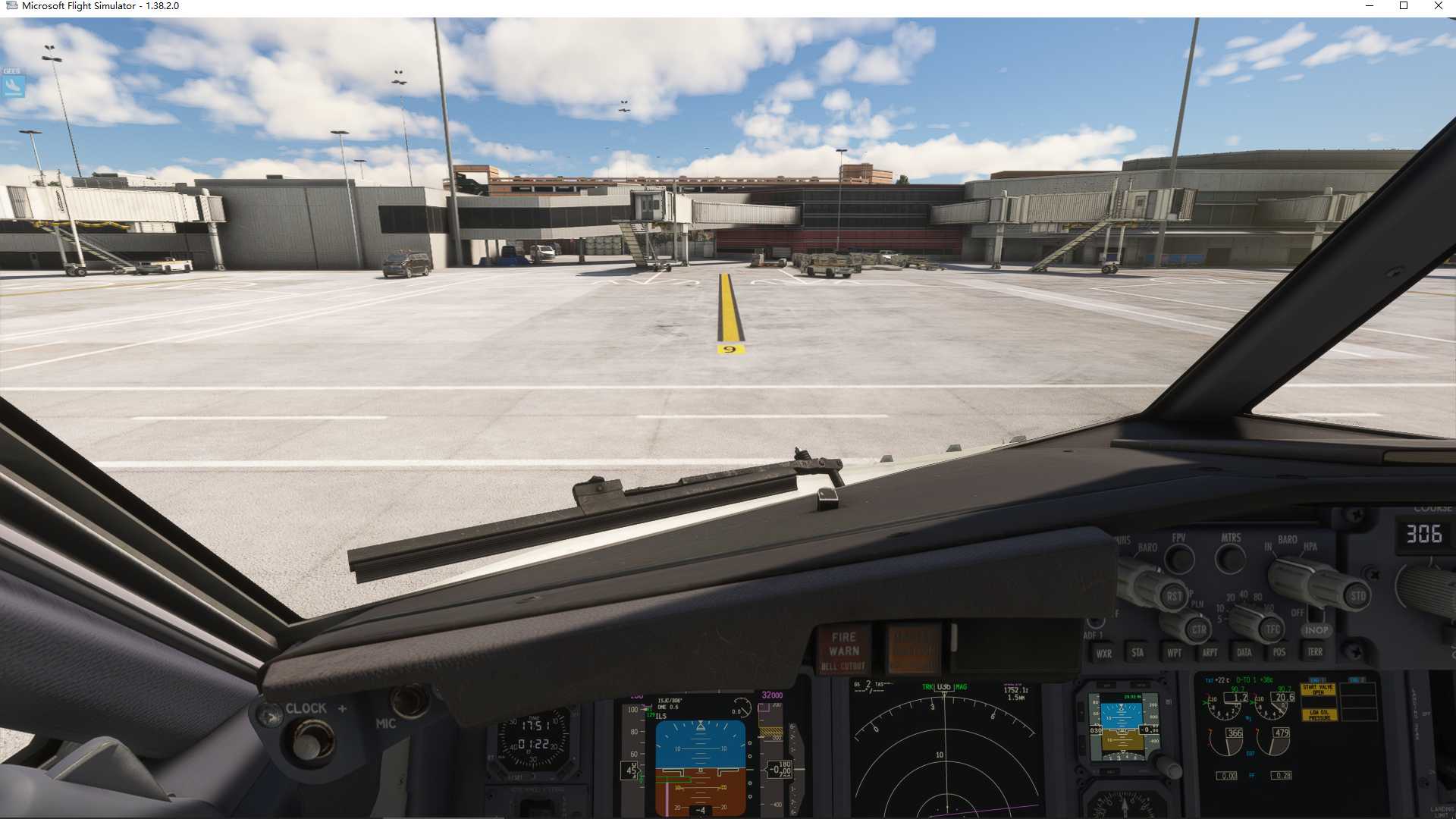Viewport: 1456px width, 819px height.
Task: Toggle the DATA button on EFIS panel
Action: click(x=1244, y=652)
